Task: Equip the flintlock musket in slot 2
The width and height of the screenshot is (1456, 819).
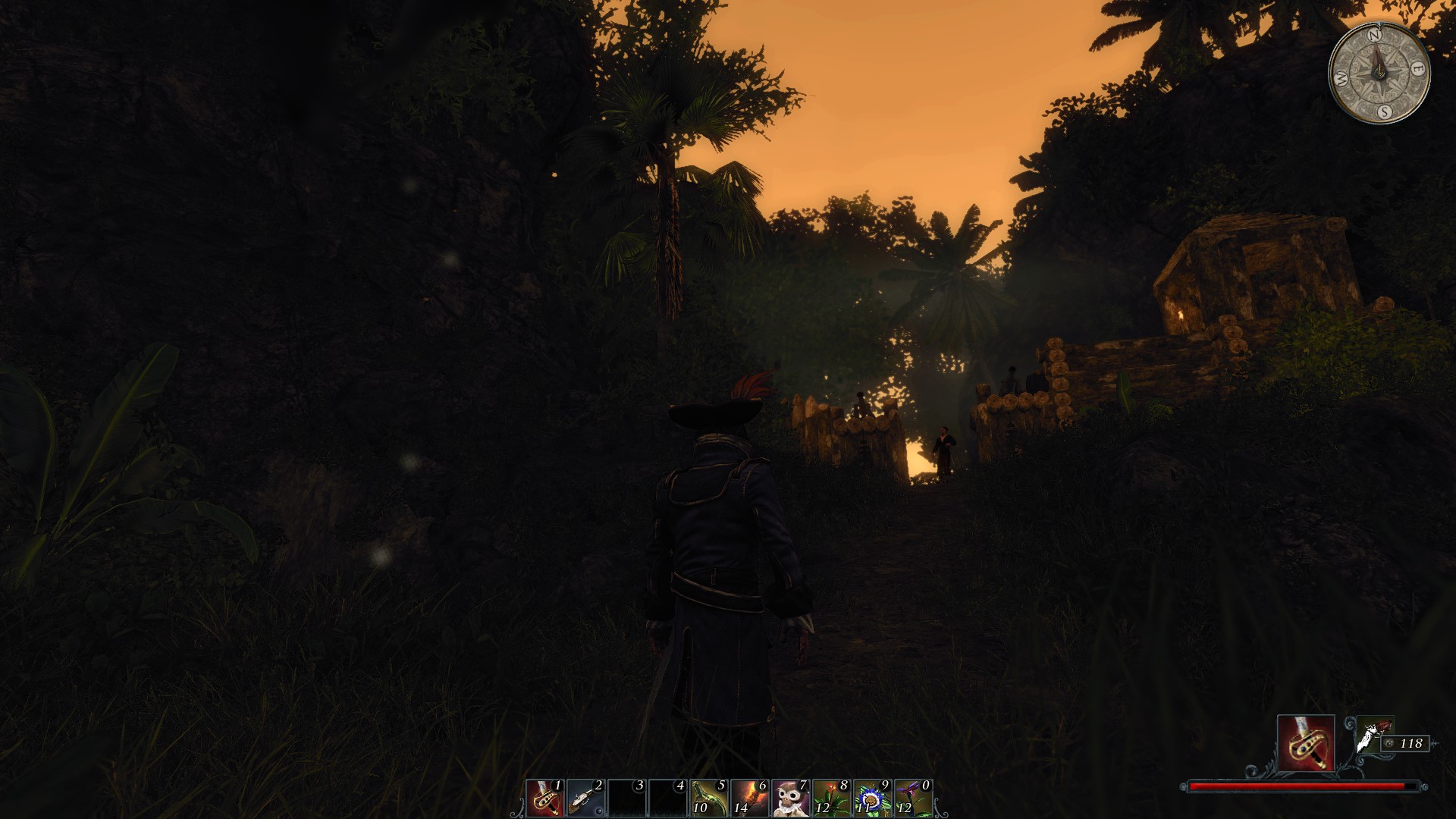Action: pyautogui.click(x=585, y=798)
